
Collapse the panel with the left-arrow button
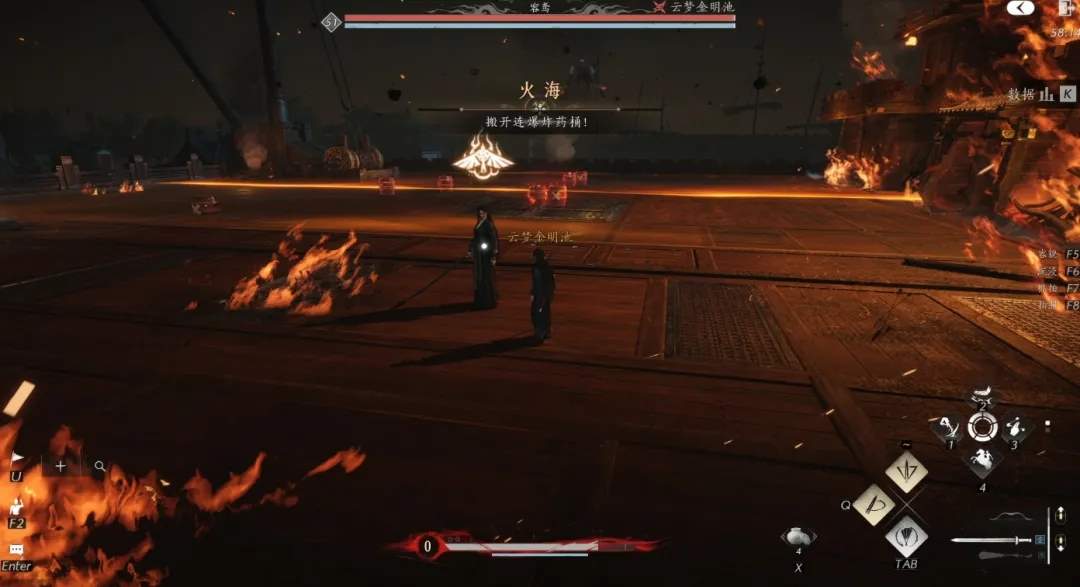(x=1020, y=8)
